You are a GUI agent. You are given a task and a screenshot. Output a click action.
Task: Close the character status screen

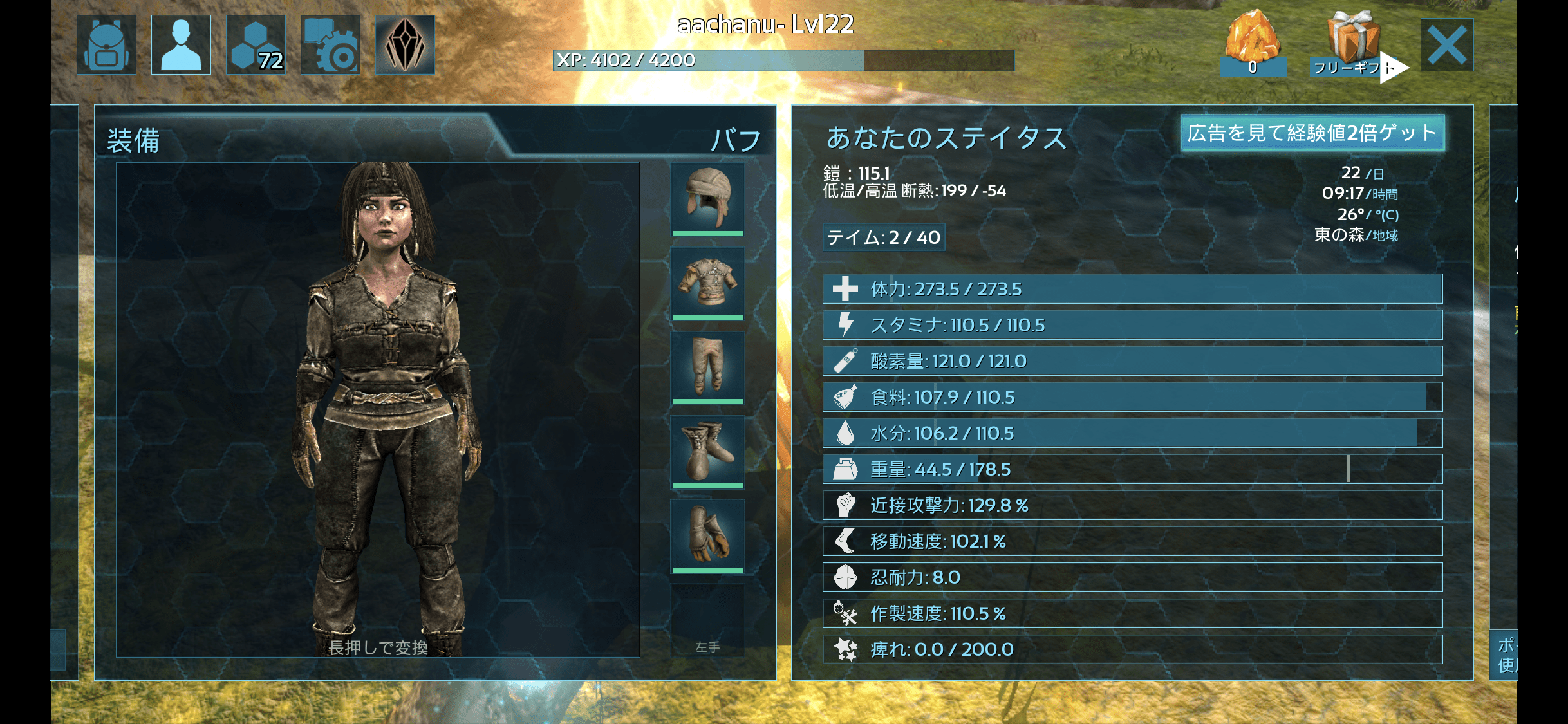1446,45
